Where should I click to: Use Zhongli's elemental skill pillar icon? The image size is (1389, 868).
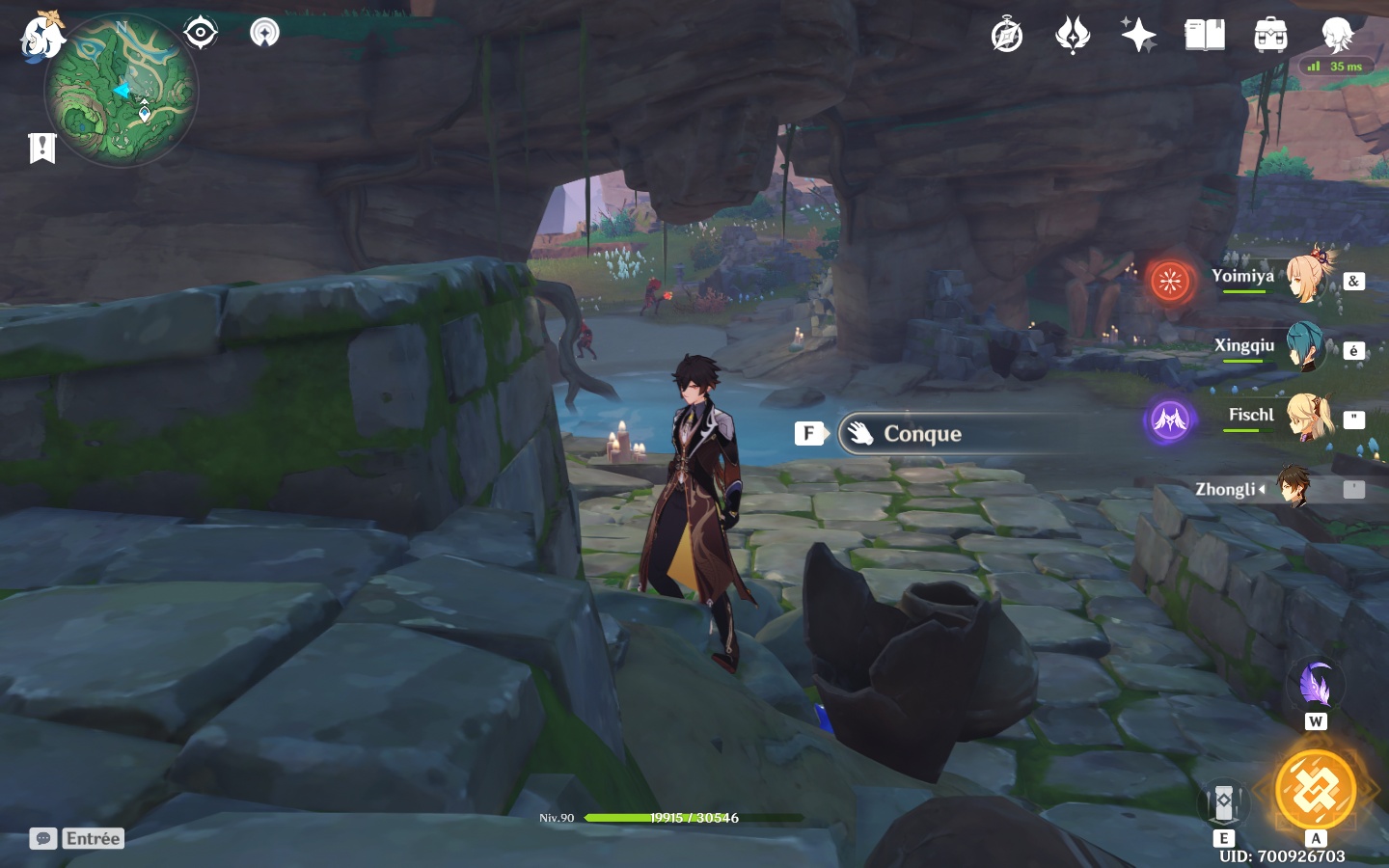[x=1223, y=802]
